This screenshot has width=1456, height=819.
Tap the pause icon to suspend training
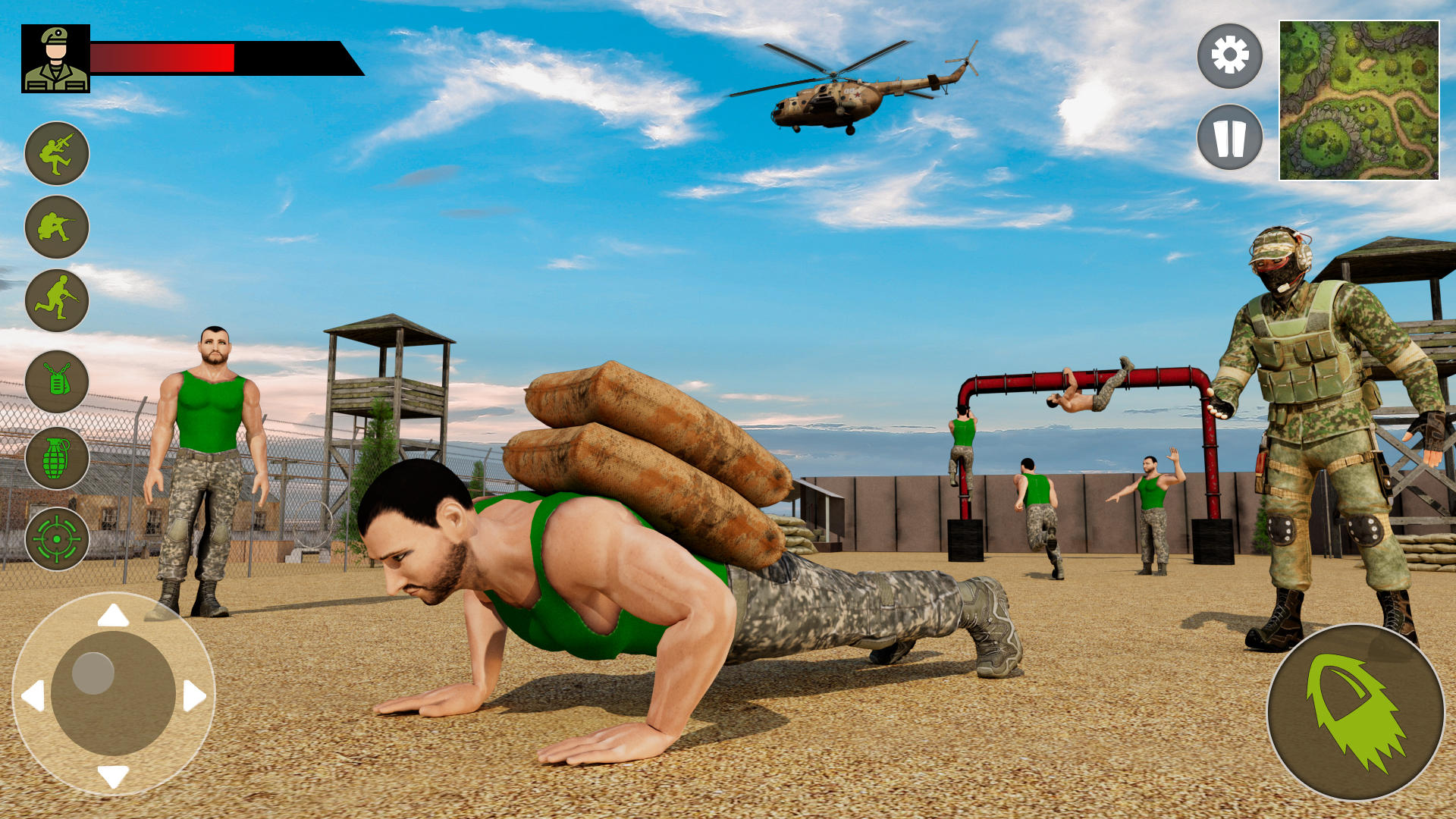pyautogui.click(x=1230, y=136)
